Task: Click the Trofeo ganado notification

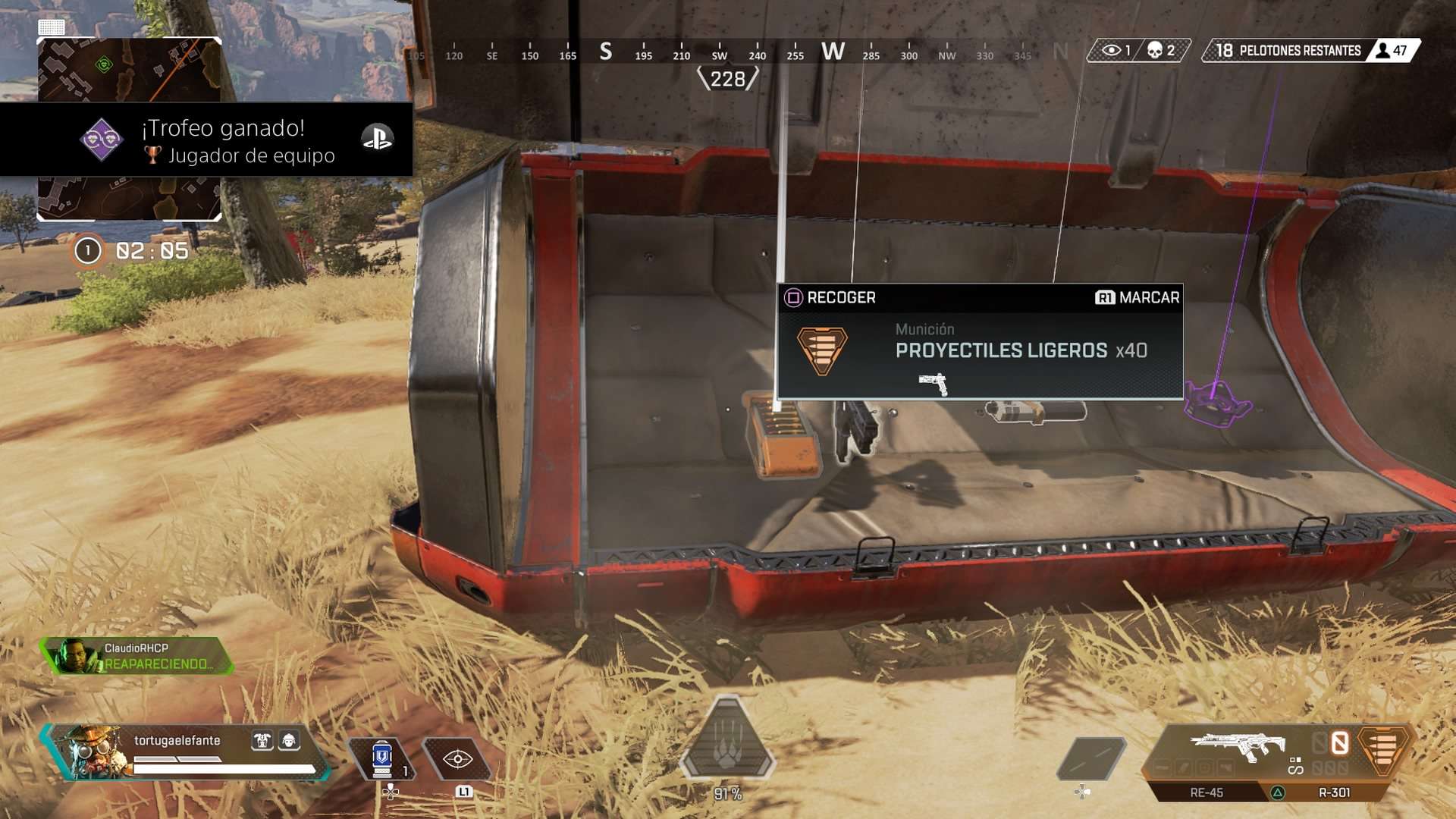Action: [x=227, y=140]
